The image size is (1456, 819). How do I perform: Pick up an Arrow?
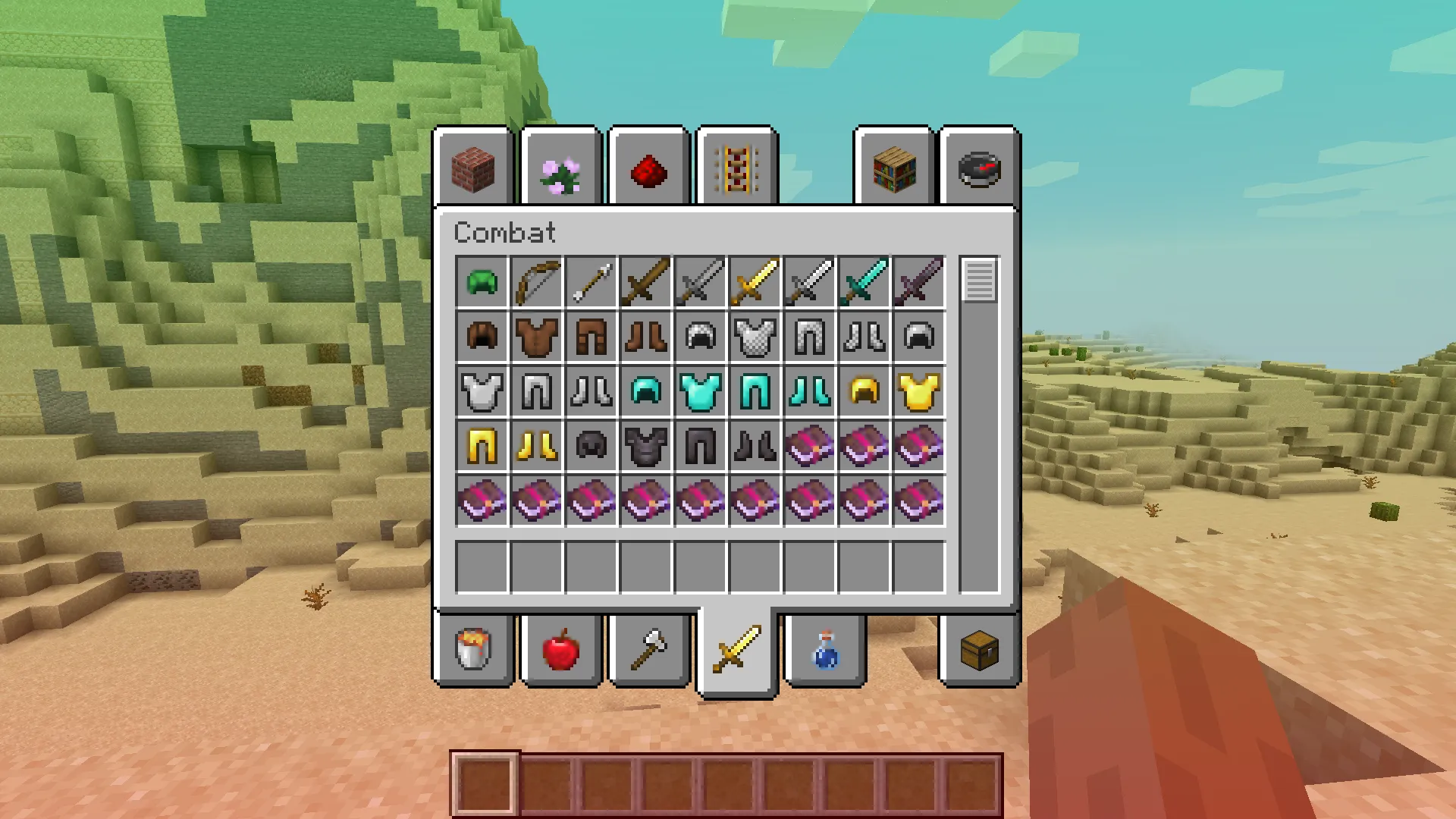pyautogui.click(x=591, y=282)
